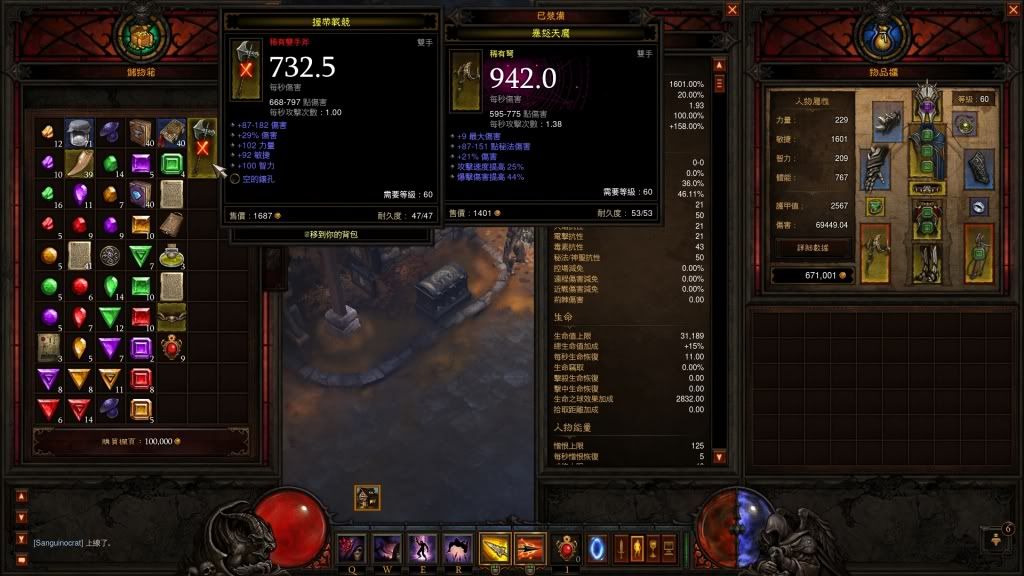
Task: Activate the Q skill slot
Action: coord(352,548)
